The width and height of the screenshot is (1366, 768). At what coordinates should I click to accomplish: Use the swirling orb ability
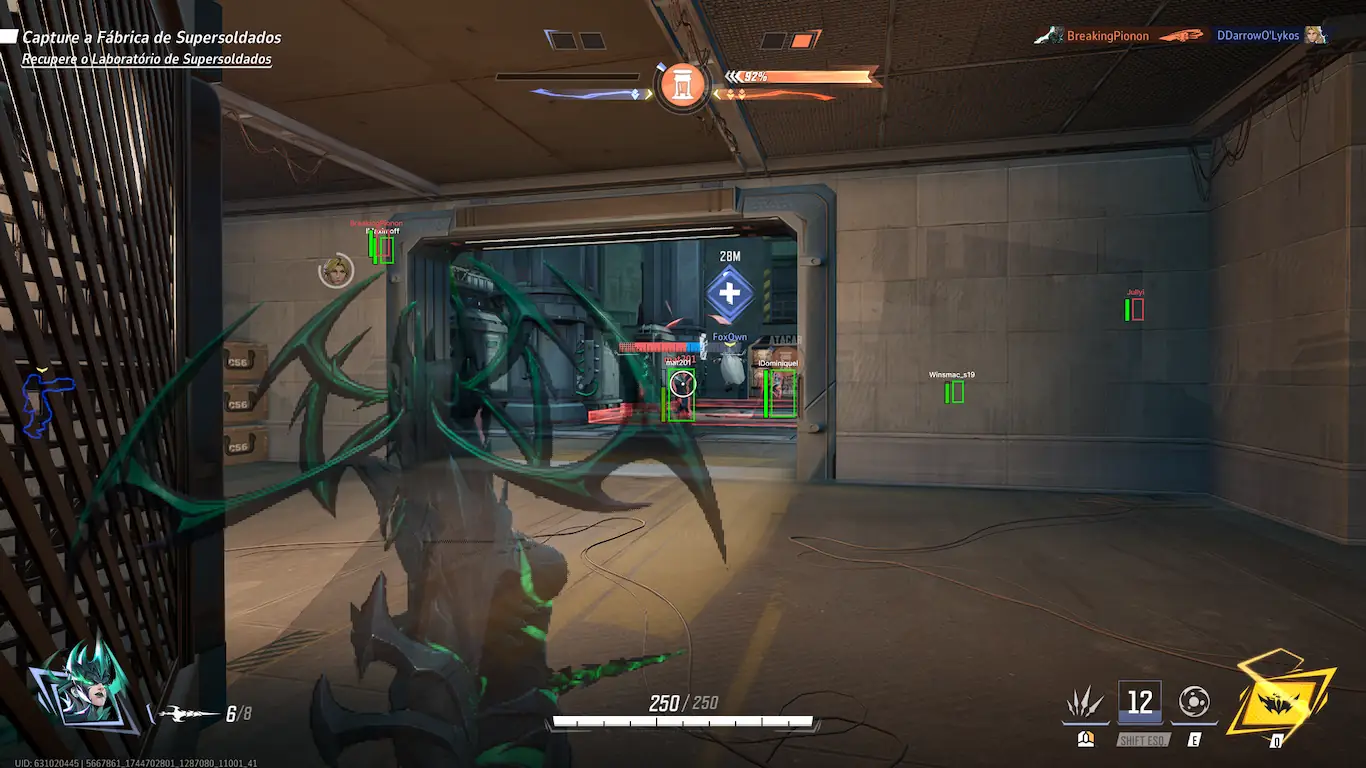(1195, 701)
